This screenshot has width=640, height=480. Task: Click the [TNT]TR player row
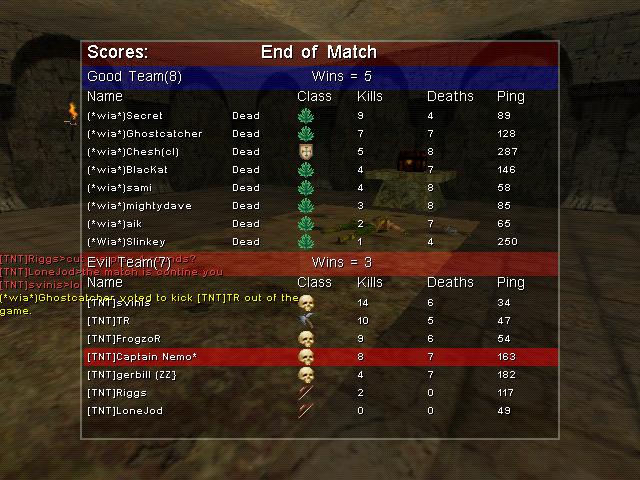320,321
